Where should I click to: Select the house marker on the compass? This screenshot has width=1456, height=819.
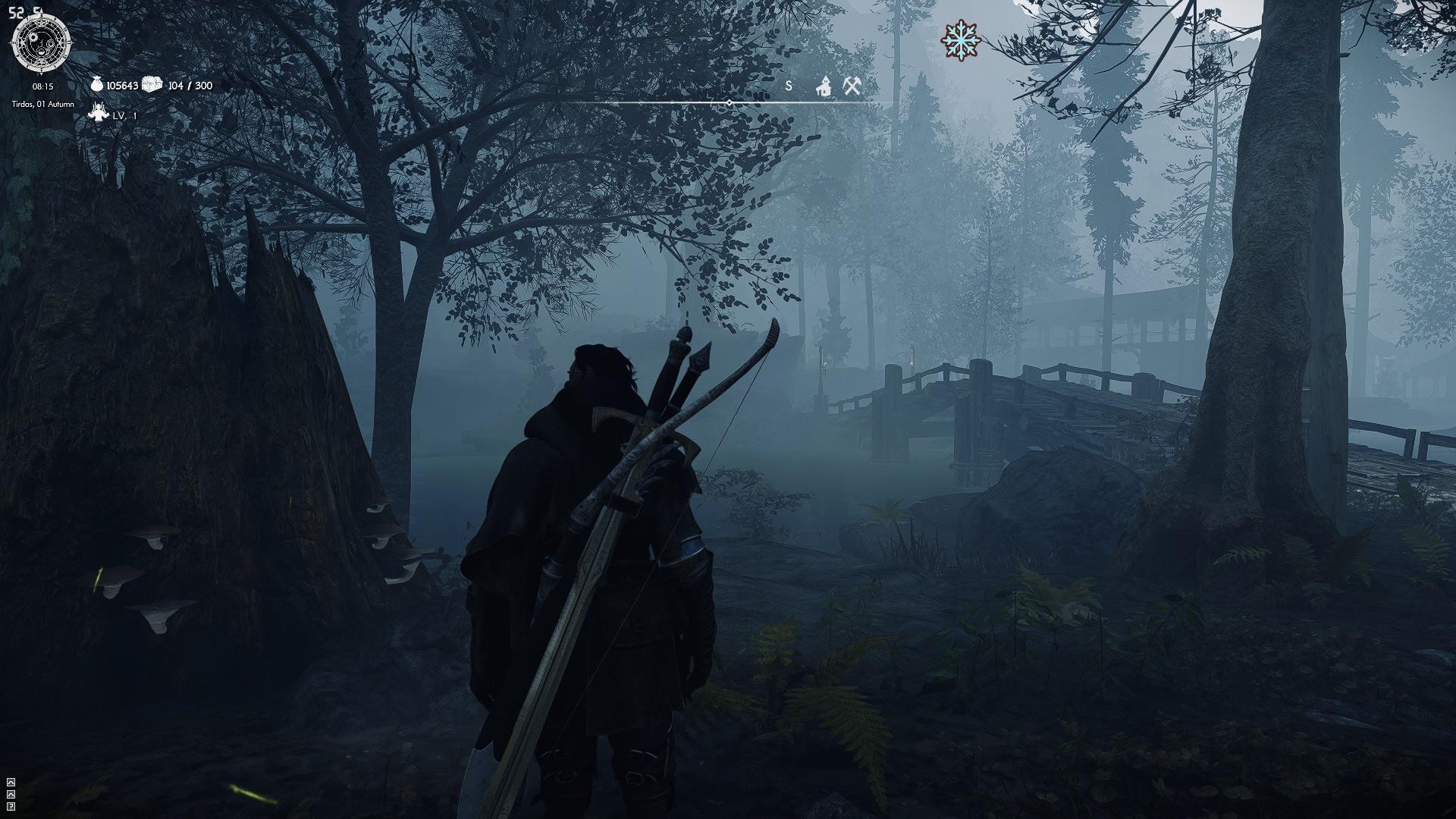(824, 86)
